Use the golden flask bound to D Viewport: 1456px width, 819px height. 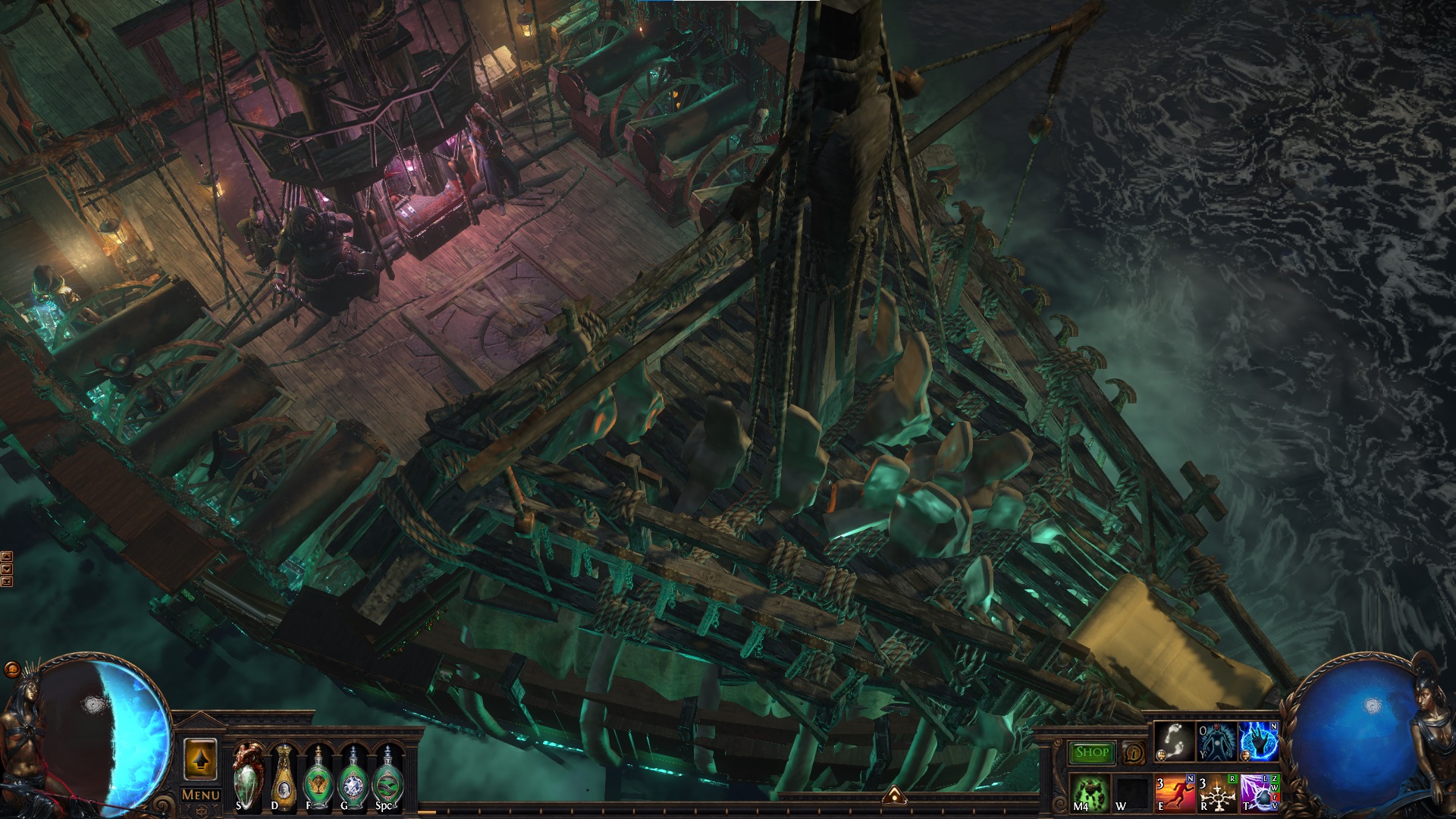pyautogui.click(x=283, y=777)
